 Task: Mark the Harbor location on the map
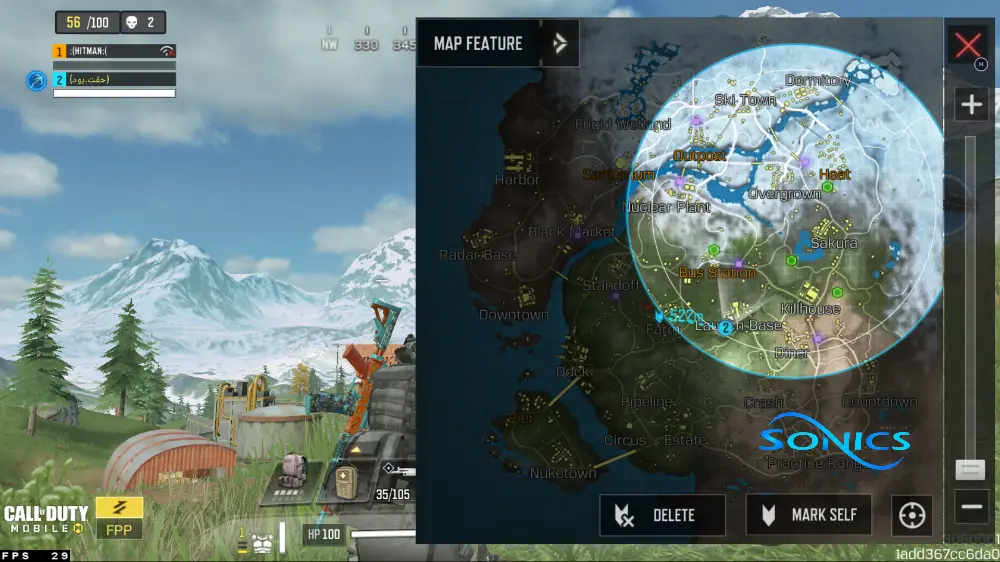tap(517, 180)
